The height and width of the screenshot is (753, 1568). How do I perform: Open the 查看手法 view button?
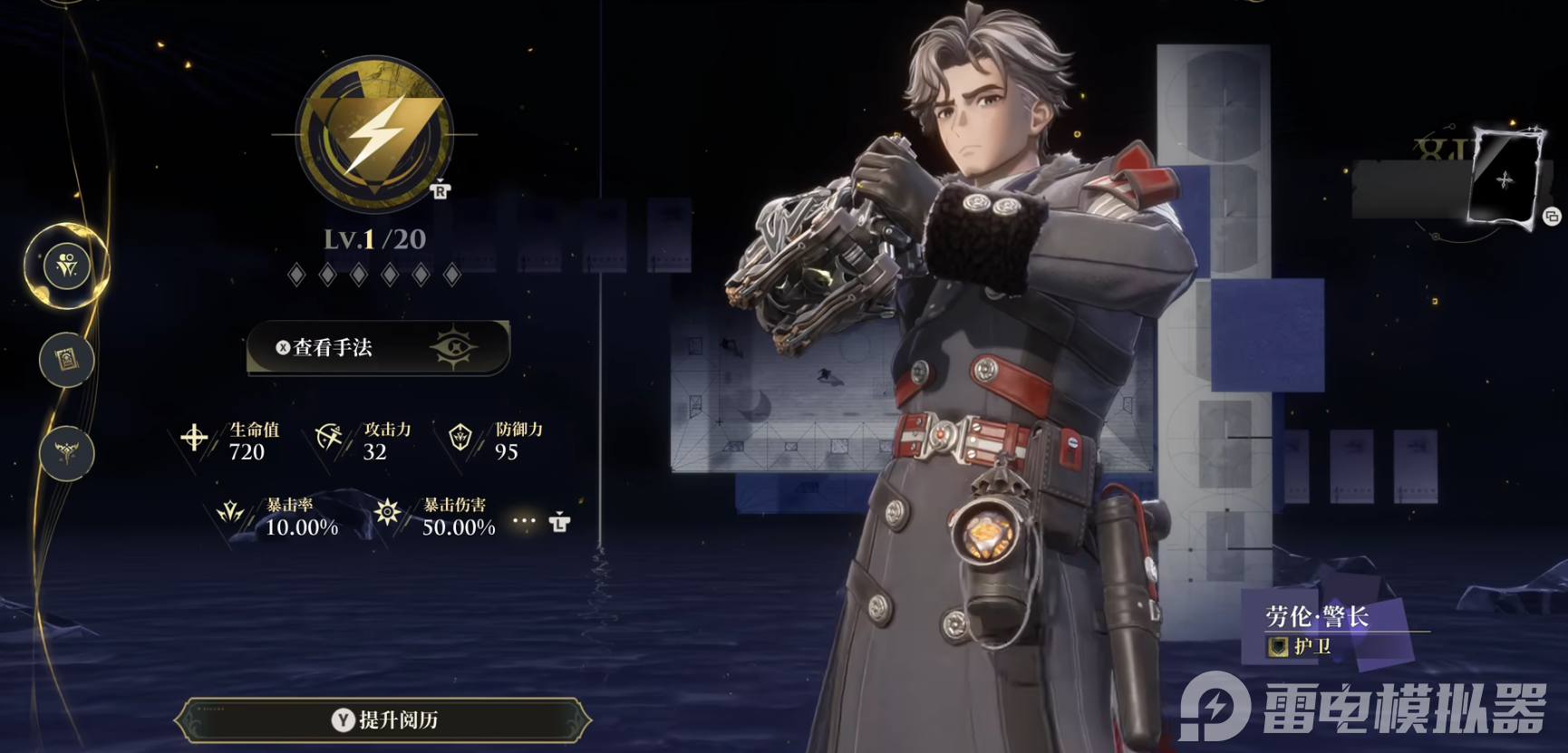click(378, 347)
